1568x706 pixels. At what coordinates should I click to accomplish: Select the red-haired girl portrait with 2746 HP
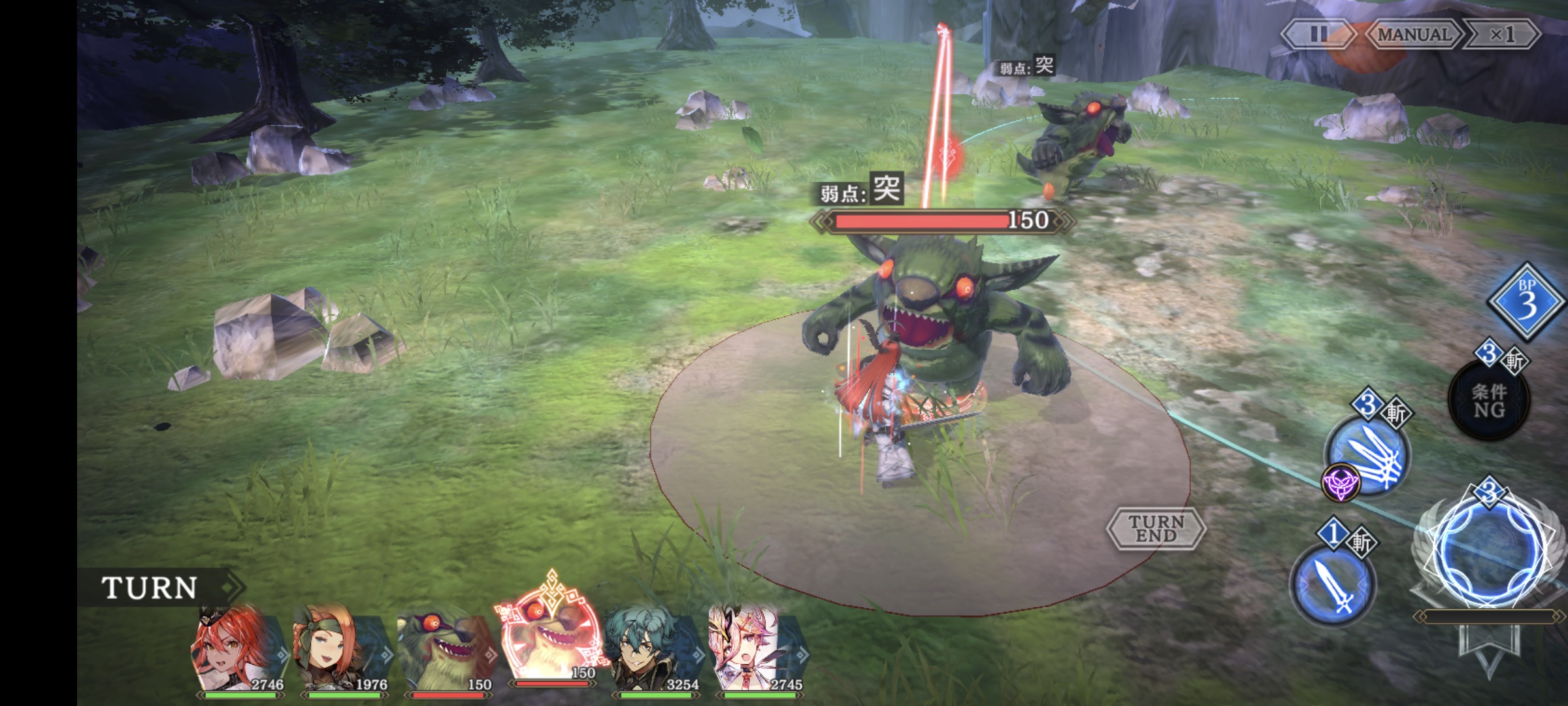click(x=235, y=650)
